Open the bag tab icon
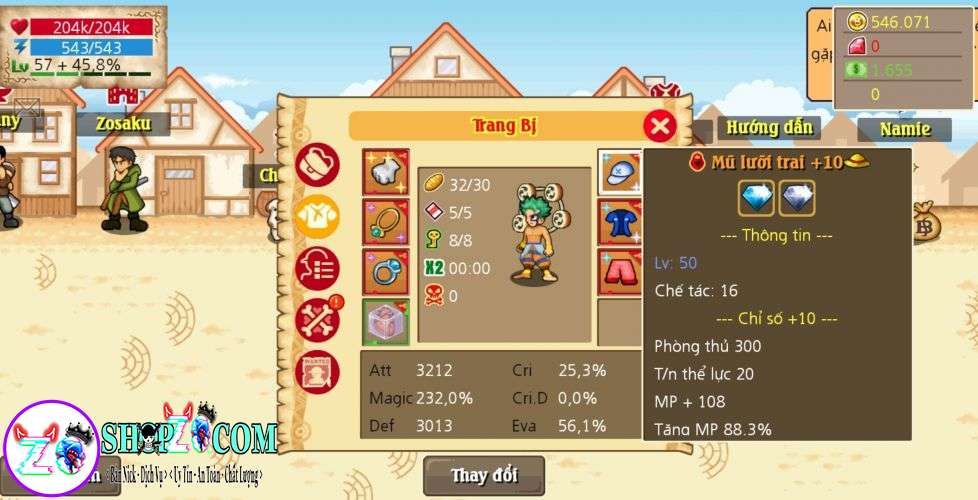Image resolution: width=978 pixels, height=500 pixels. [318, 163]
